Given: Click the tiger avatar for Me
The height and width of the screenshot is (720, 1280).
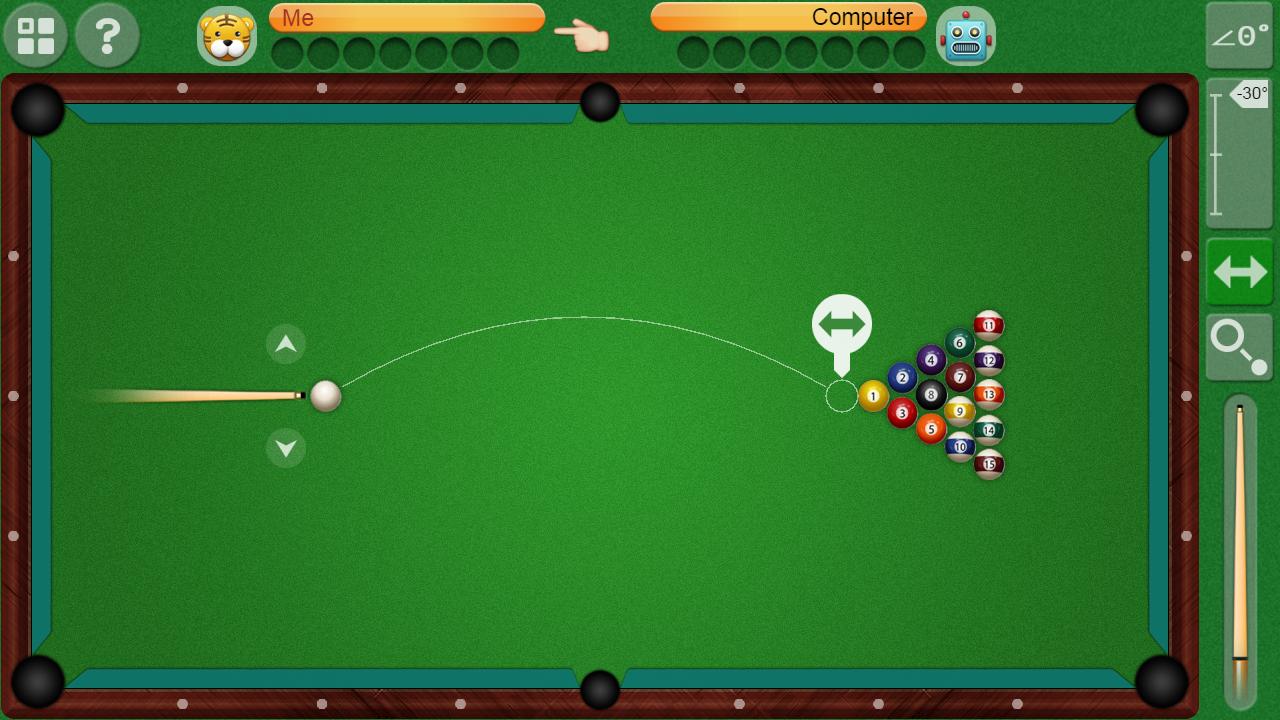Looking at the screenshot, I should 228,36.
